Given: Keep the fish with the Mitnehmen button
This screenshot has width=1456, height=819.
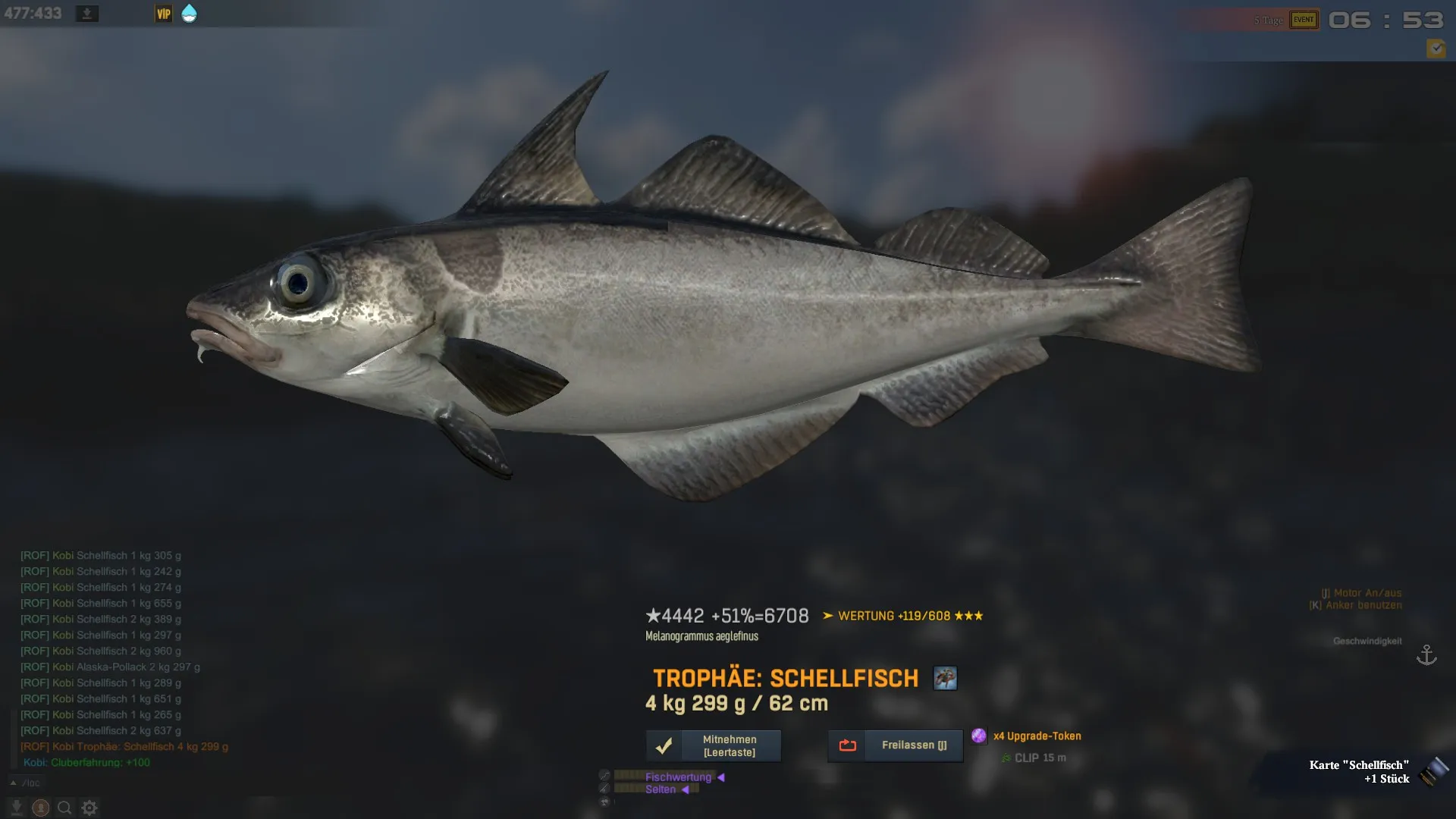Looking at the screenshot, I should pos(713,745).
